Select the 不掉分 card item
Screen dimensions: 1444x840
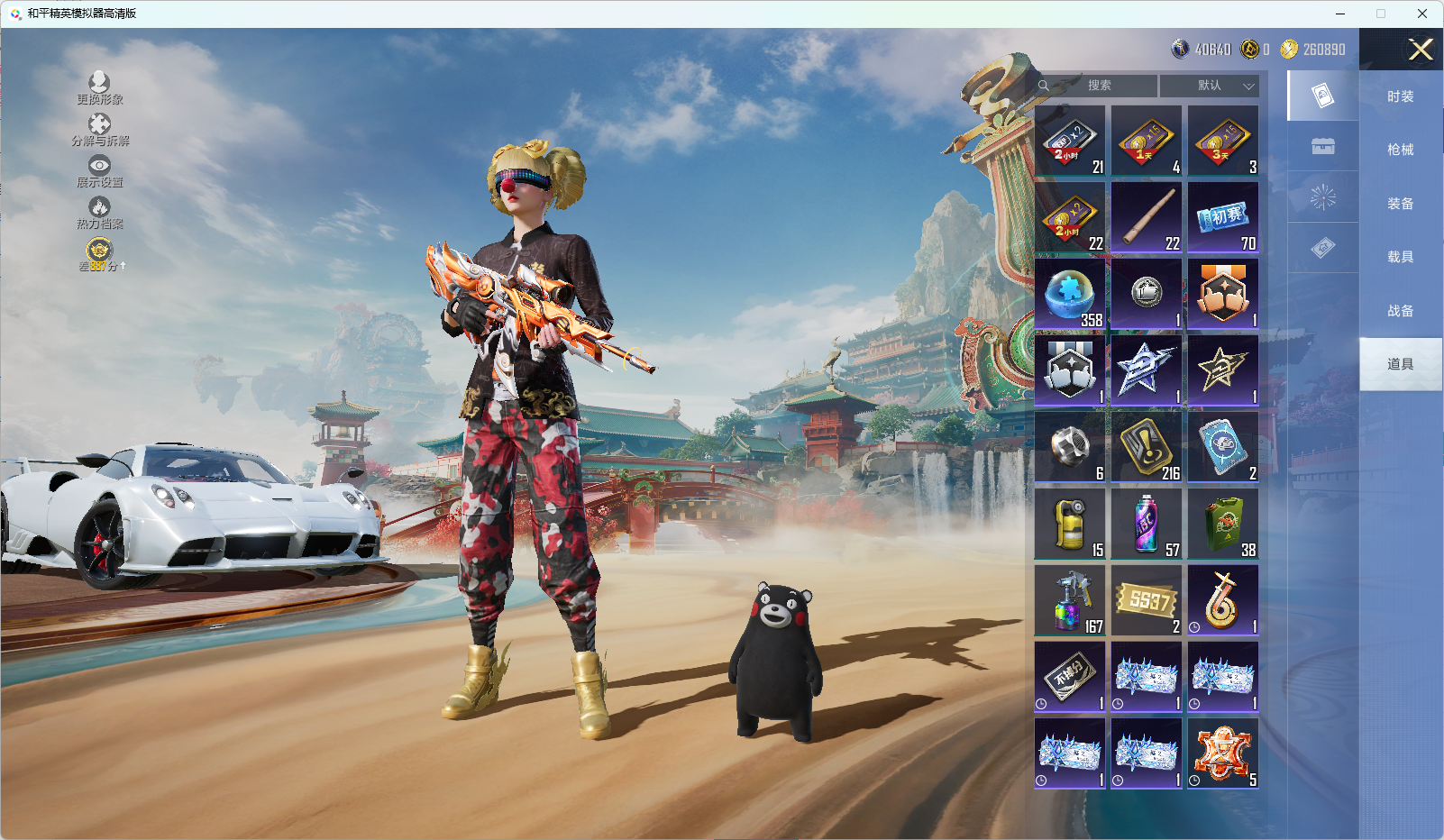(x=1070, y=678)
